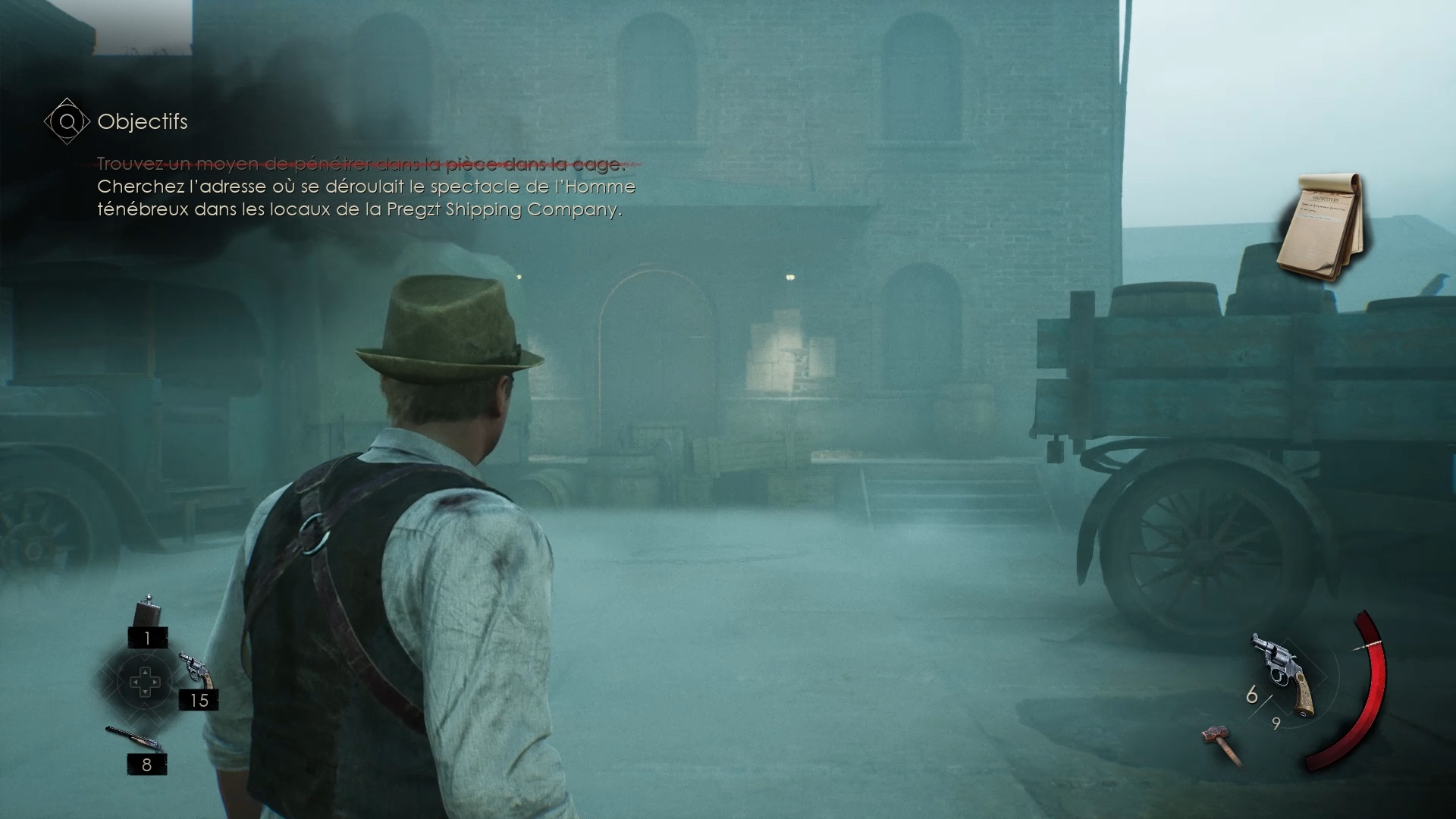Select the revolver in the quick-select wheel
Image resolution: width=1456 pixels, height=819 pixels.
(196, 669)
